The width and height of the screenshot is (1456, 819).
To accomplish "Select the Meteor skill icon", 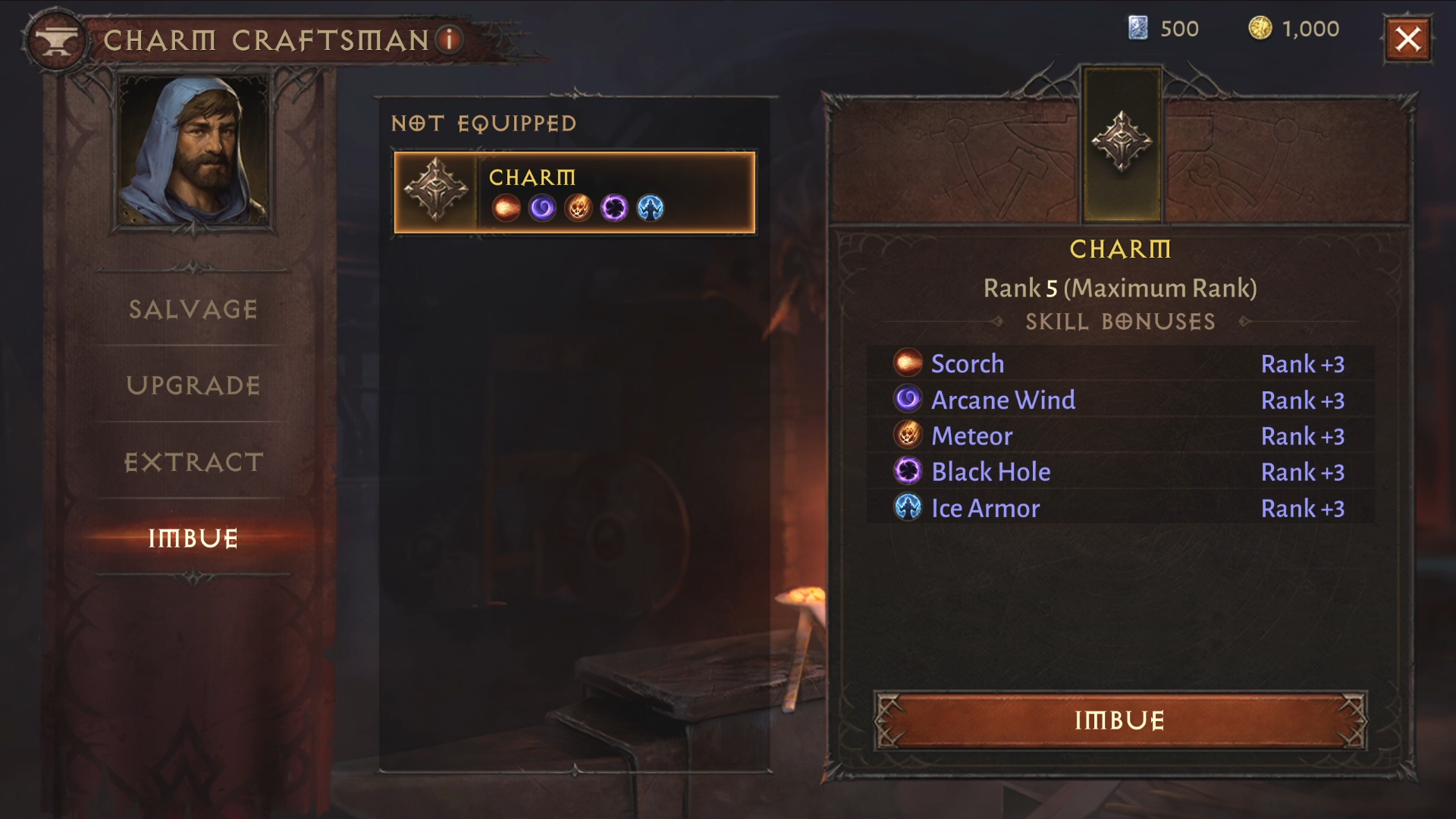I will click(x=908, y=436).
